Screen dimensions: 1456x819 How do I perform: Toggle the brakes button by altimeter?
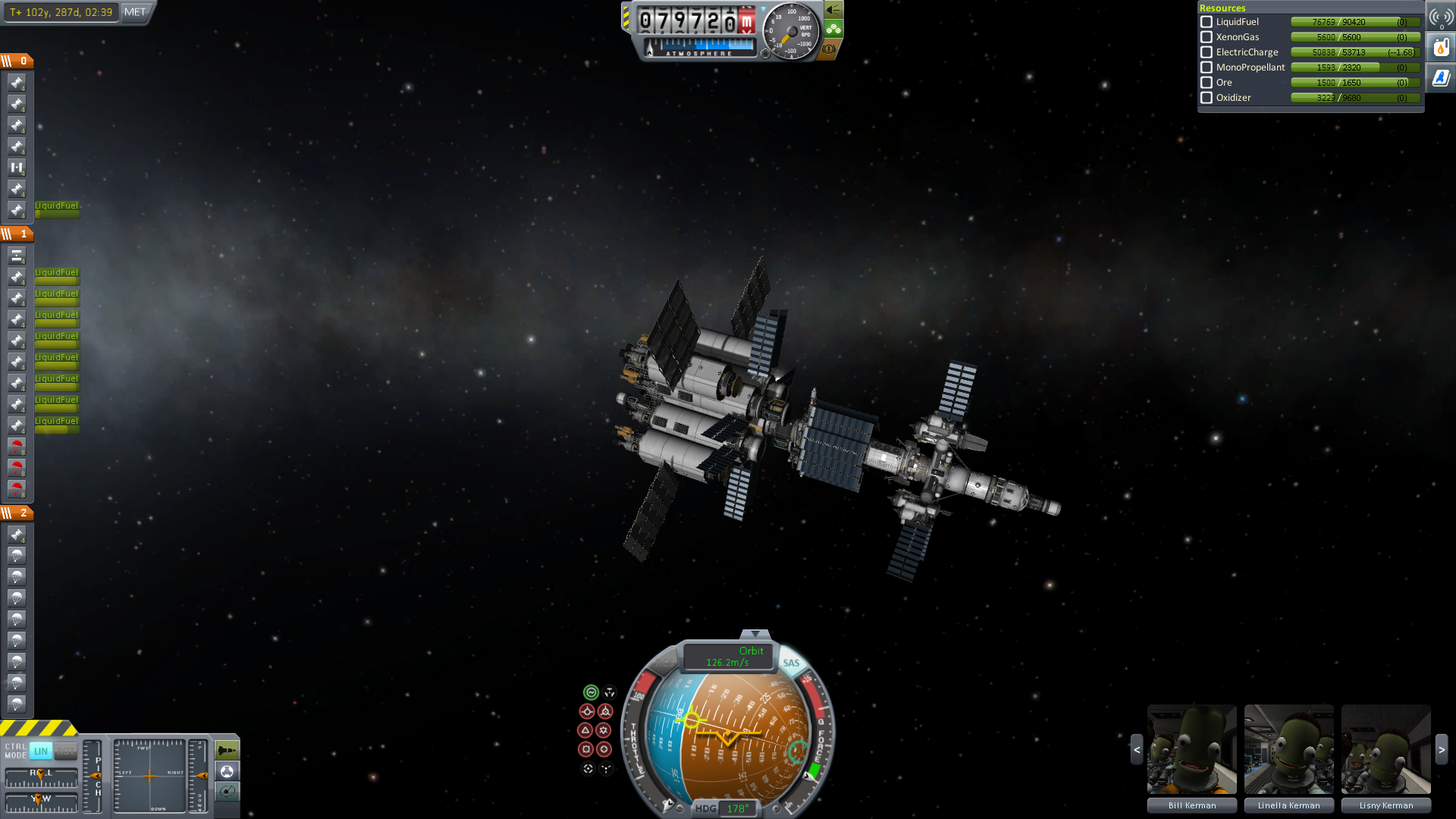click(830, 49)
